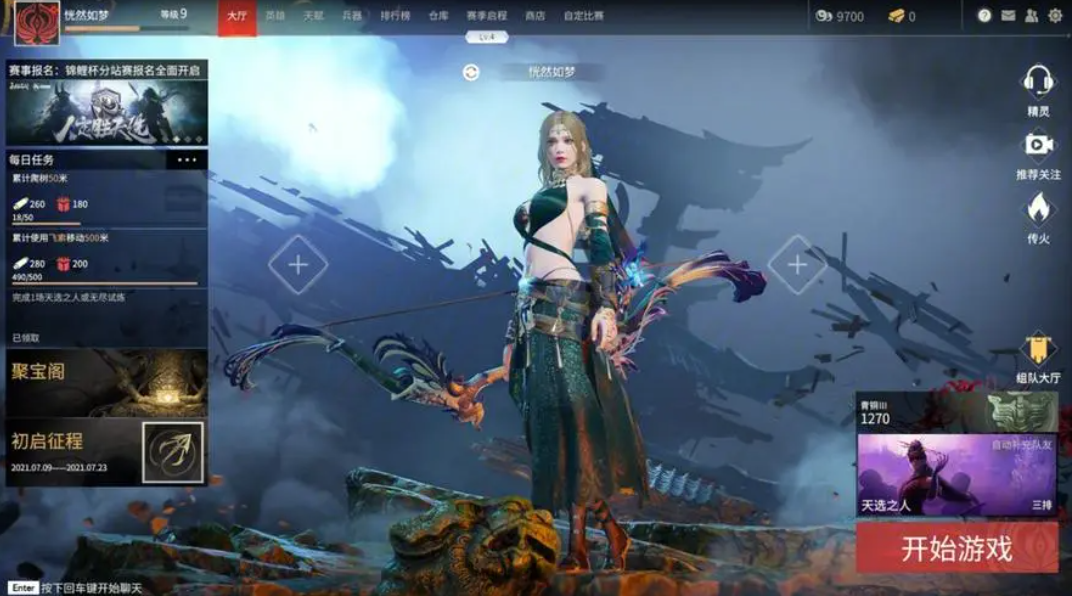1072x596 pixels.
Task: Select the 自定比赛 custom match tab
Action: click(585, 16)
